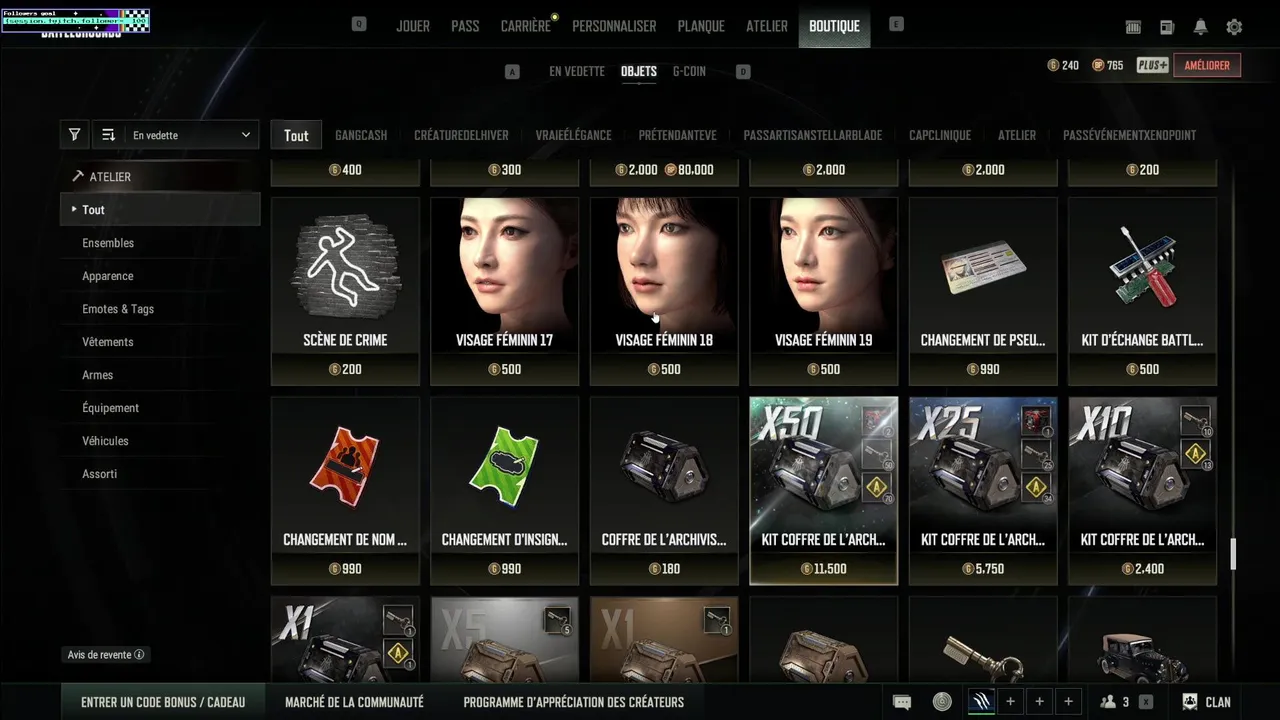The width and height of the screenshot is (1280, 720).
Task: Open the CLAN panel
Action: click(x=1206, y=702)
